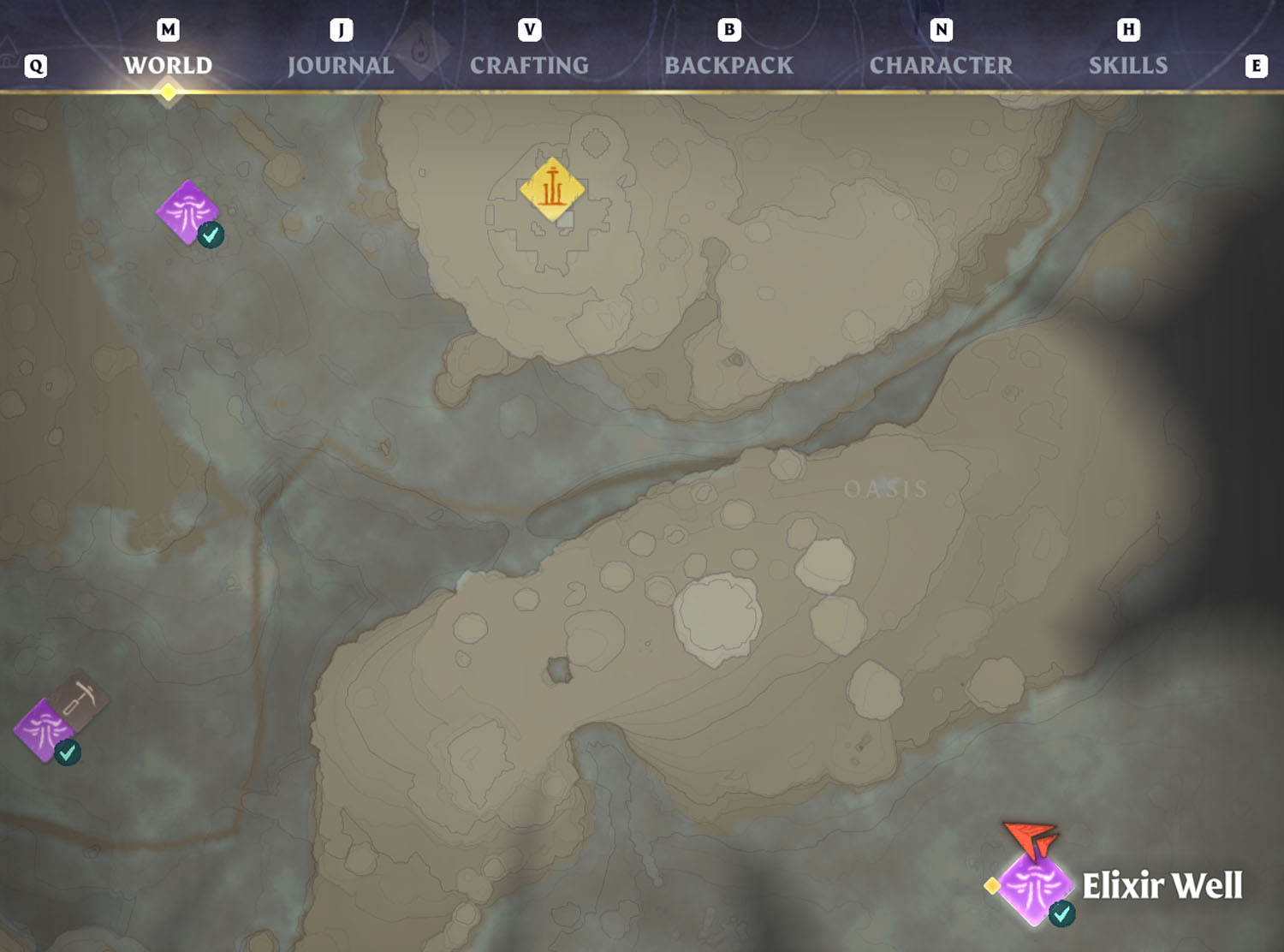
Task: Select the yellow tower map marker
Action: tap(552, 189)
